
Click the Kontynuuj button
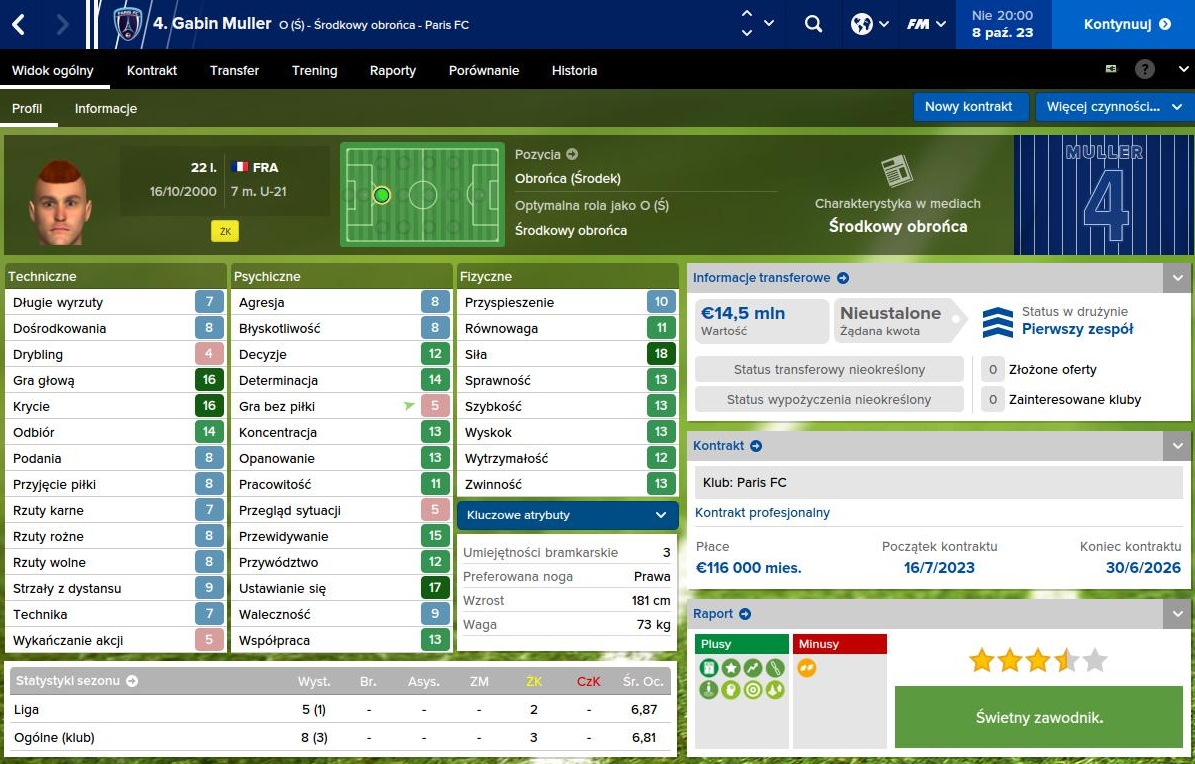(x=1126, y=24)
